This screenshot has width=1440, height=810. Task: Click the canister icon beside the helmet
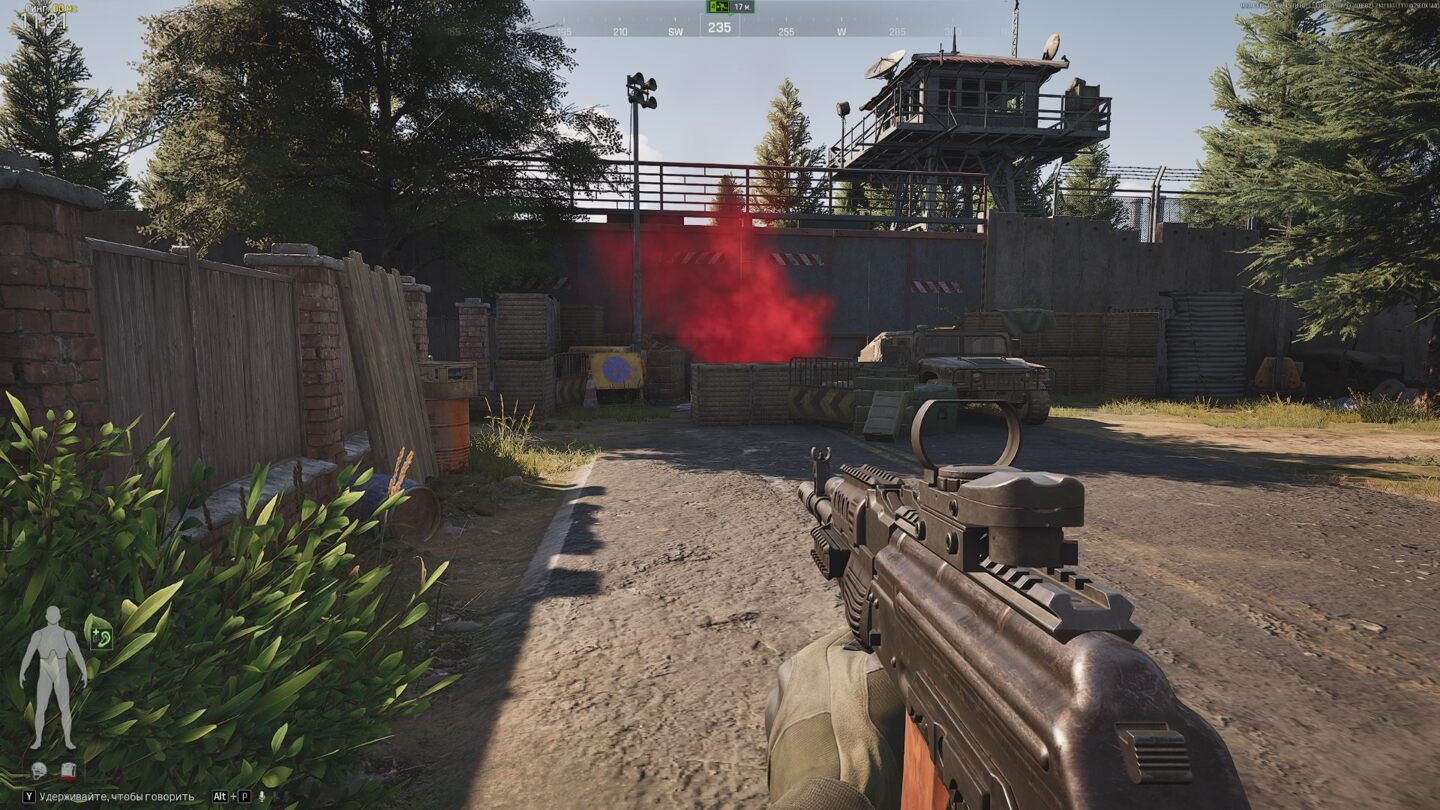68,770
